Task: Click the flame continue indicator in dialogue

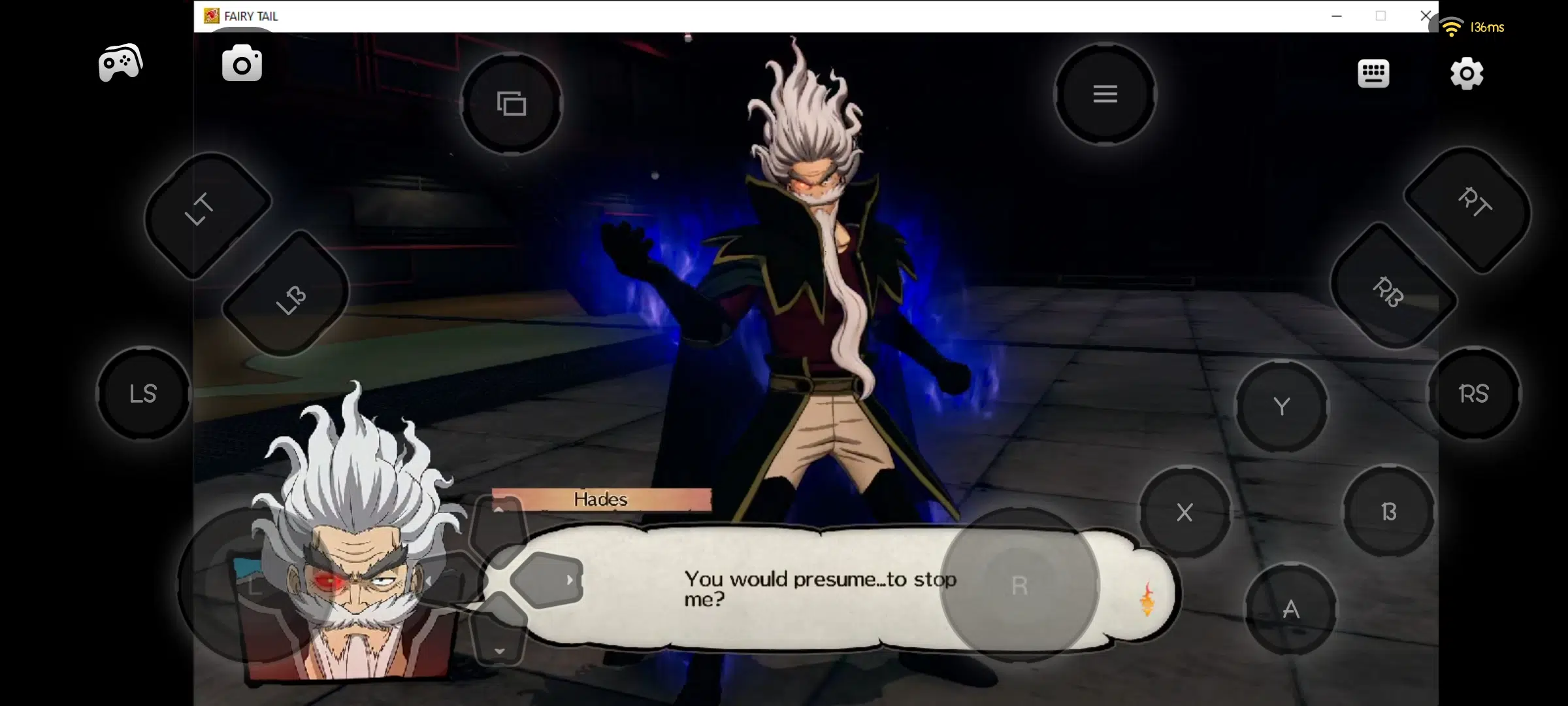Action: point(1147,599)
